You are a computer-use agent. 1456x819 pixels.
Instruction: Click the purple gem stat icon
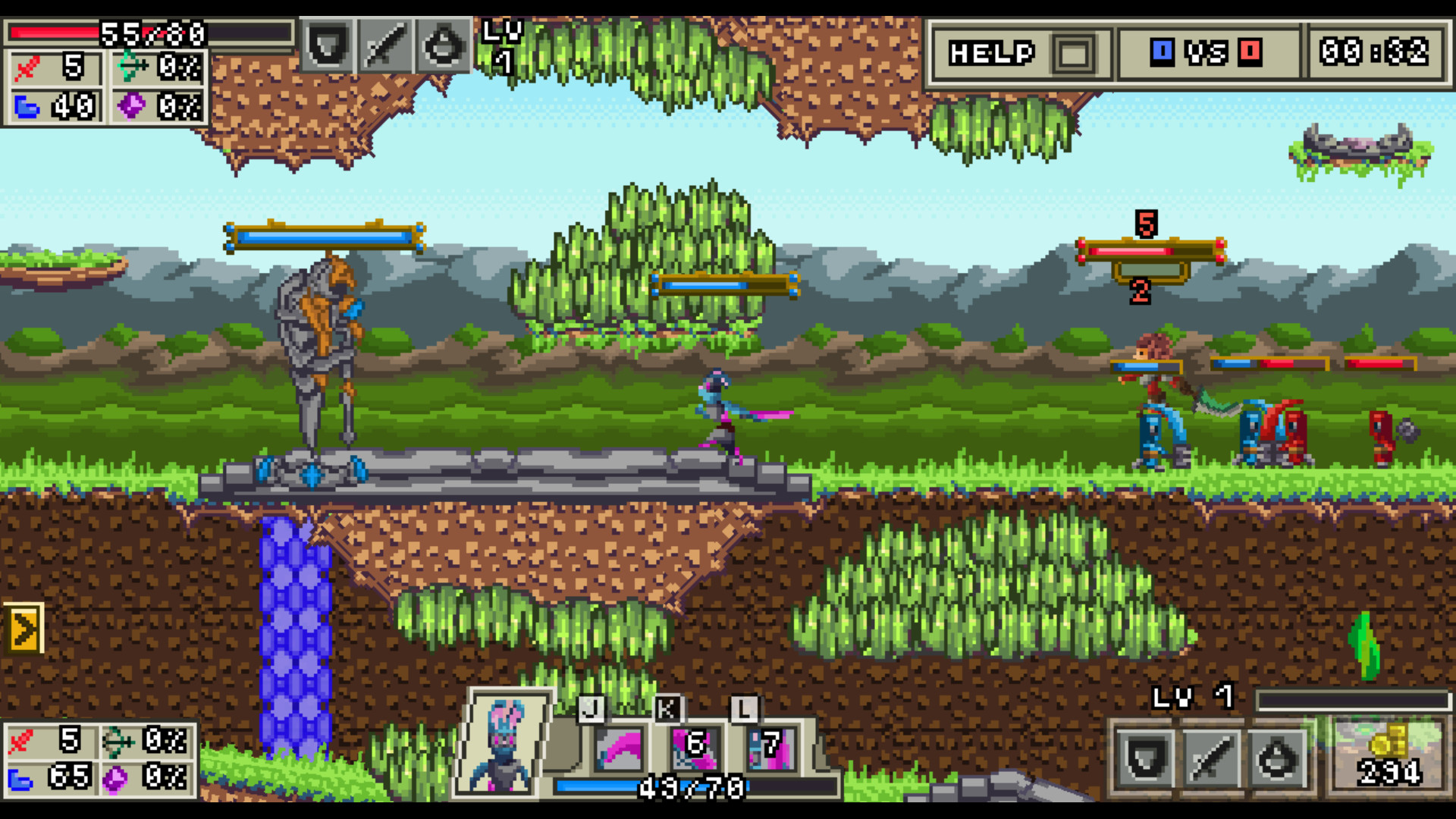click(130, 106)
